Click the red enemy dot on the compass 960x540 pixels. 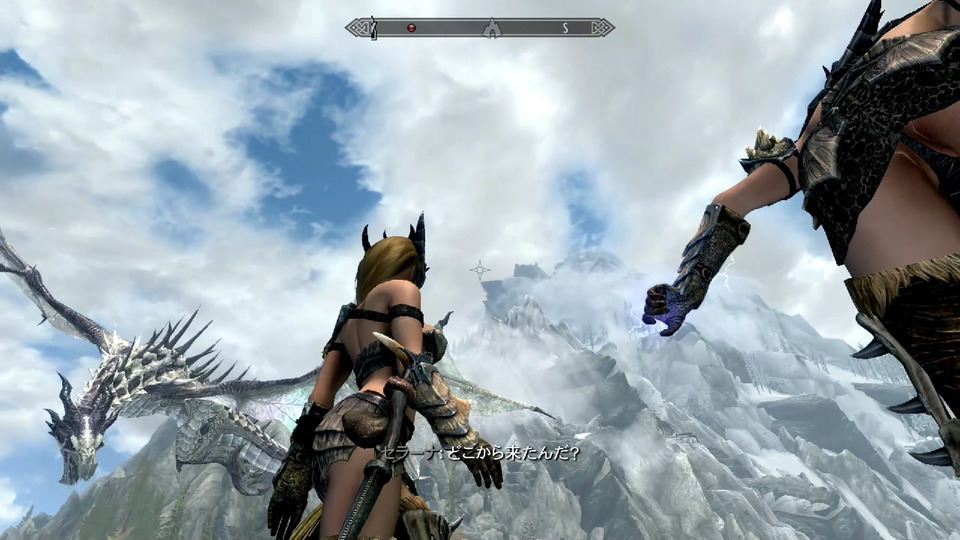pyautogui.click(x=411, y=28)
